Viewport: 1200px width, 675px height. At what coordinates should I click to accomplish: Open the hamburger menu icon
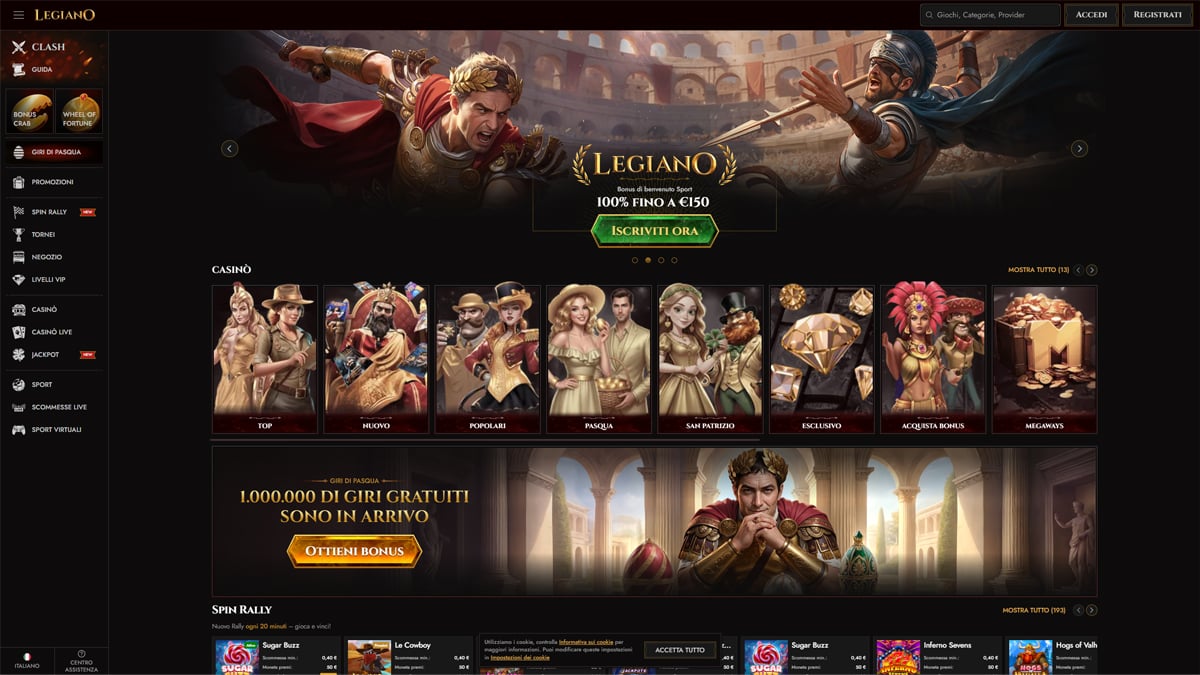(x=18, y=15)
